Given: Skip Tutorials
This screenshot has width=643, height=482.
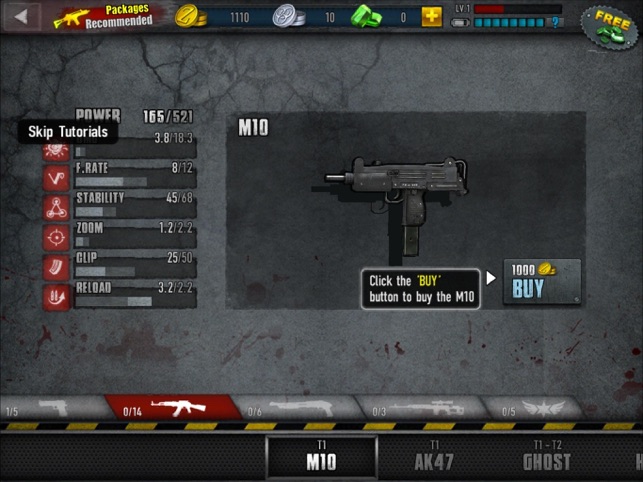Looking at the screenshot, I should pos(68,132).
